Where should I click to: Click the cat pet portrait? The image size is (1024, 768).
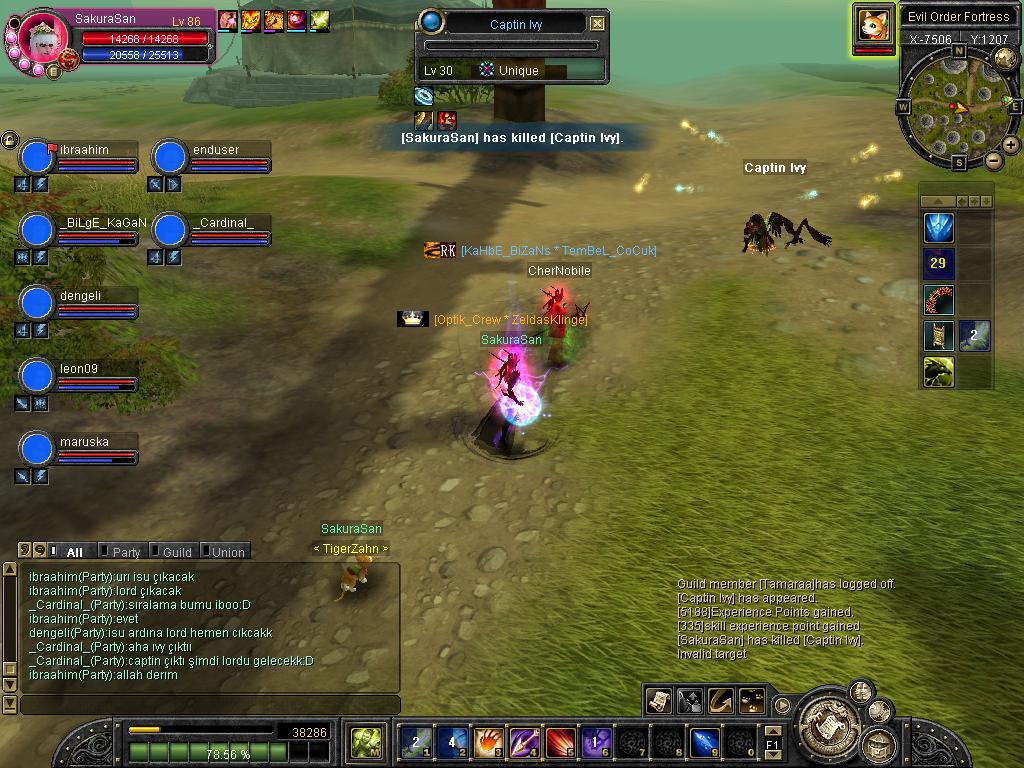(x=873, y=24)
